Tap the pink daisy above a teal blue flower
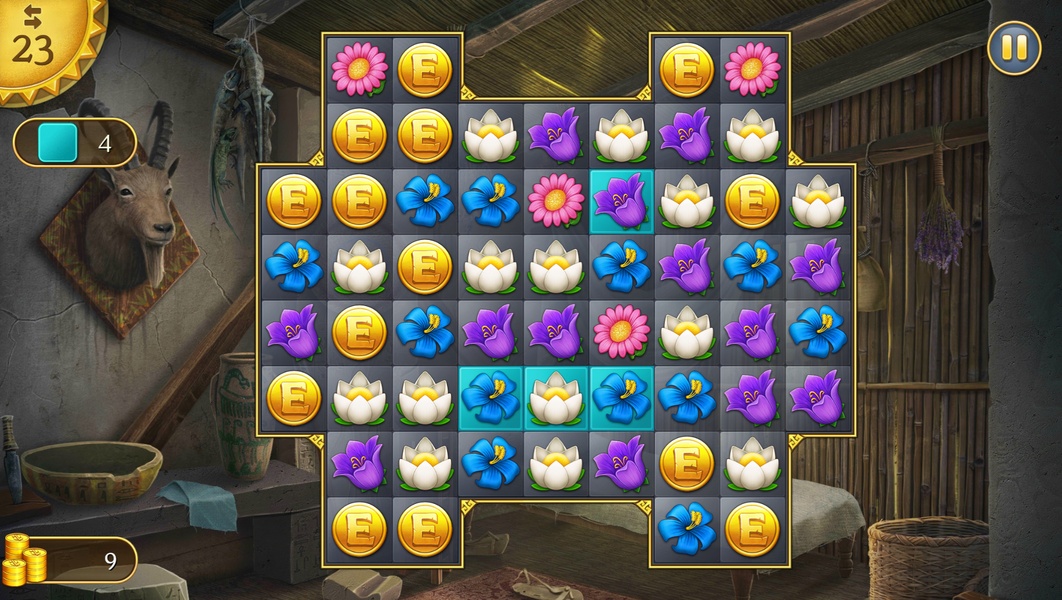1062x600 pixels. 621,331
